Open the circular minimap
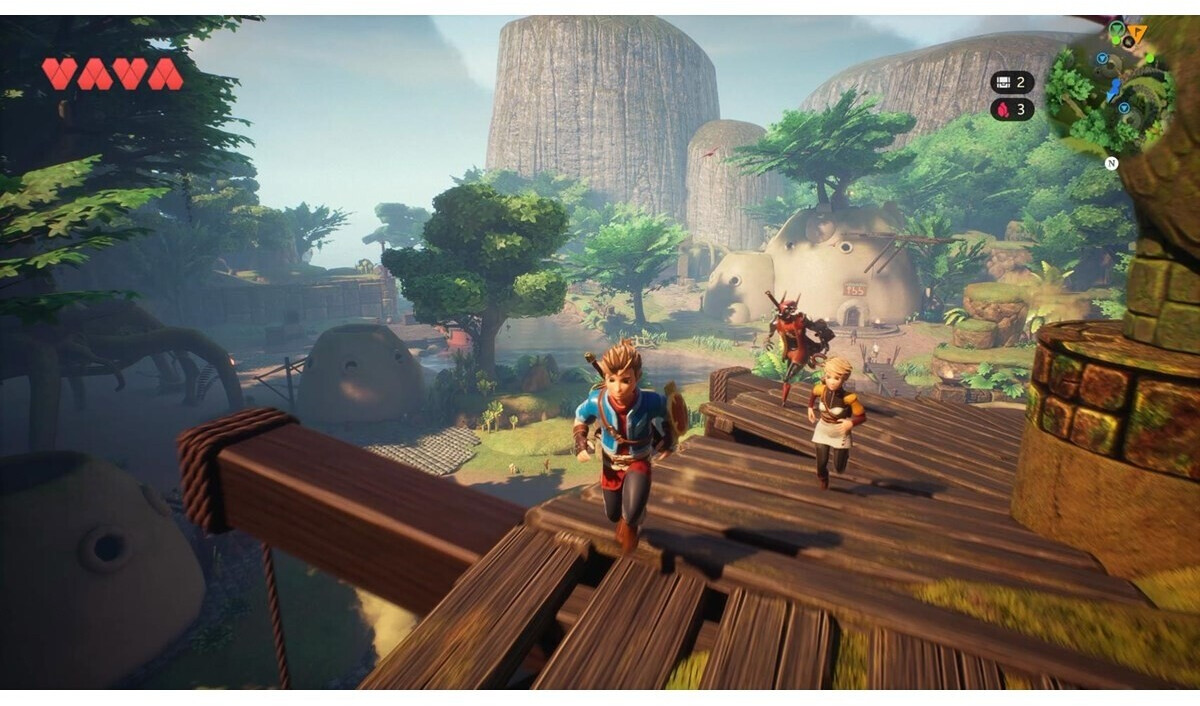The image size is (1200, 706). tap(1110, 92)
